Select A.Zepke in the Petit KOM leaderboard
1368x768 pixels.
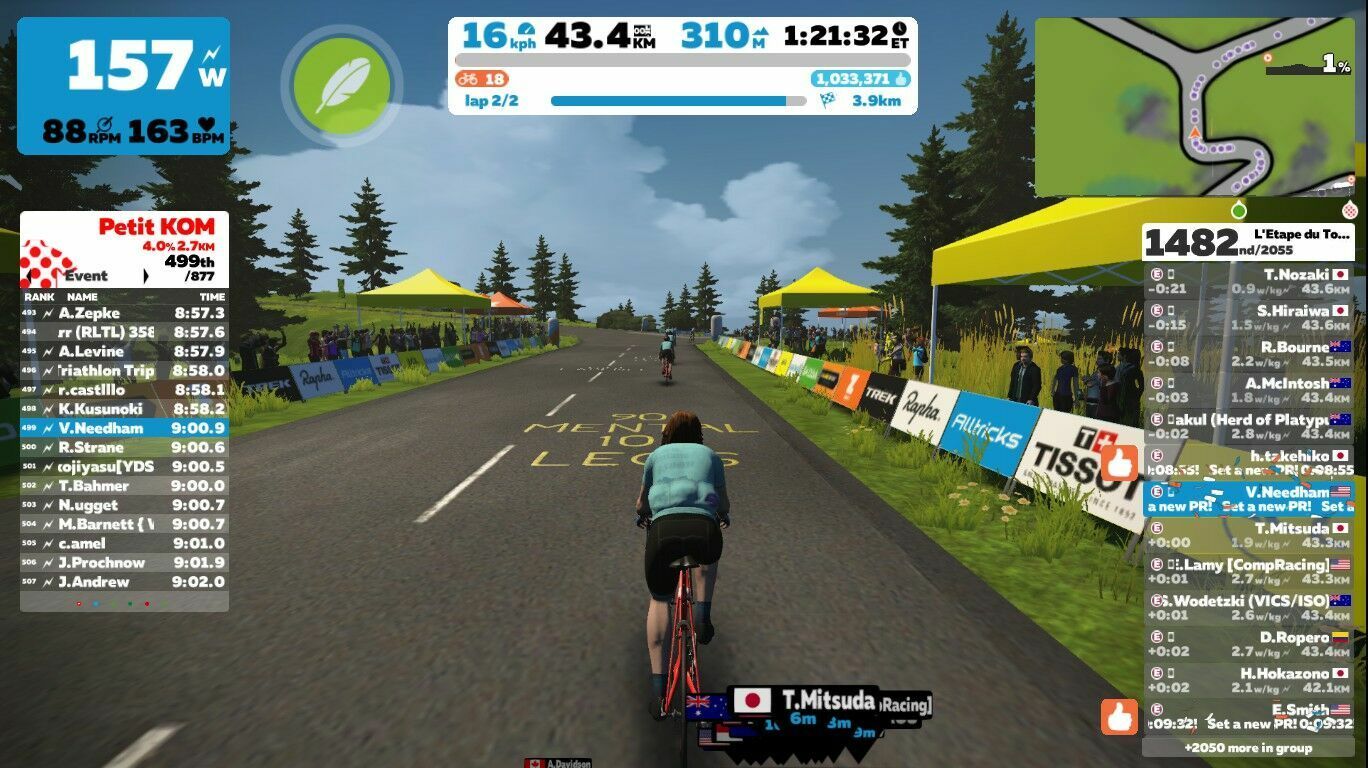pyautogui.click(x=124, y=313)
